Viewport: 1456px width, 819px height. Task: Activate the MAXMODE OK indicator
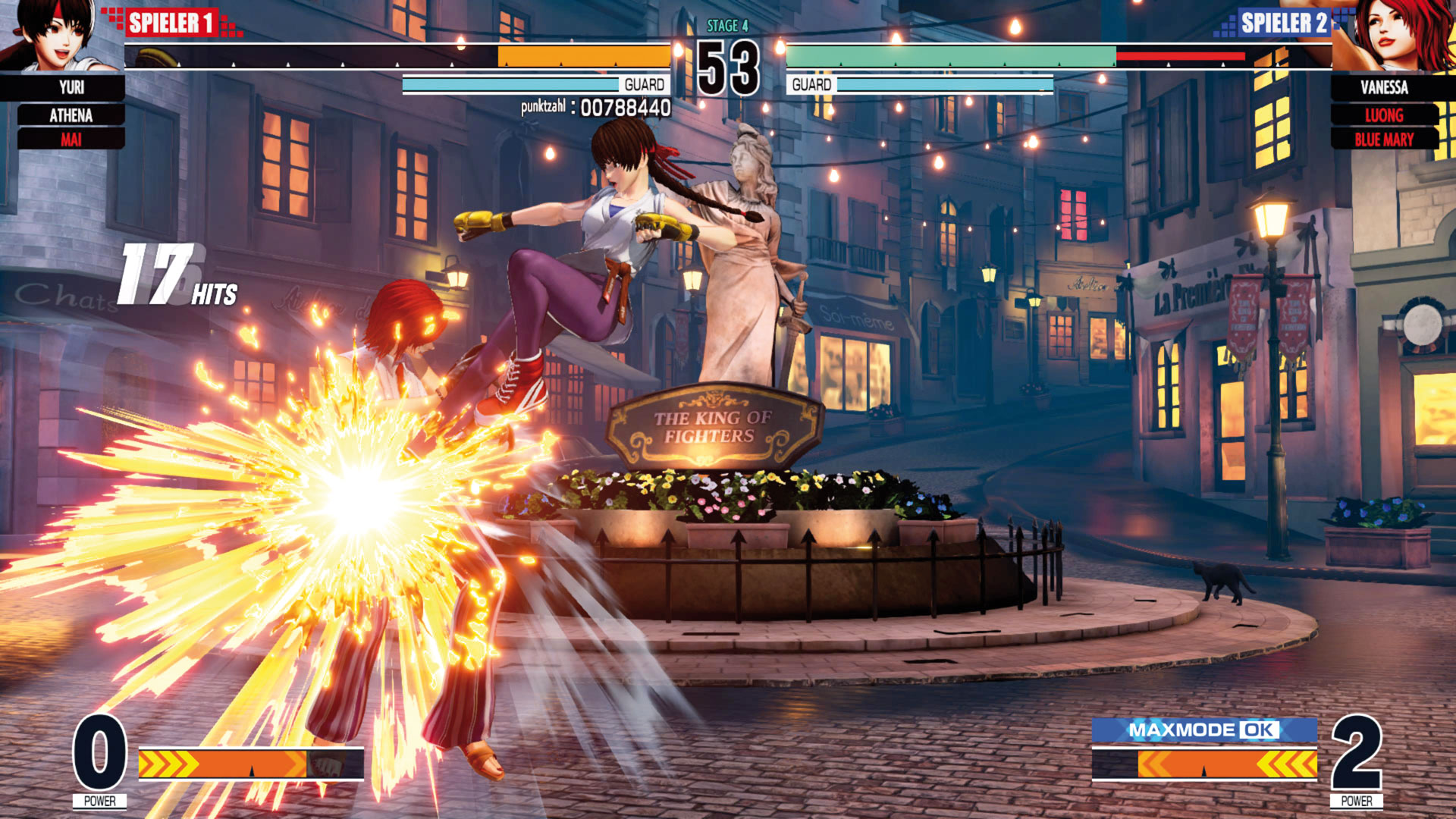click(1203, 730)
